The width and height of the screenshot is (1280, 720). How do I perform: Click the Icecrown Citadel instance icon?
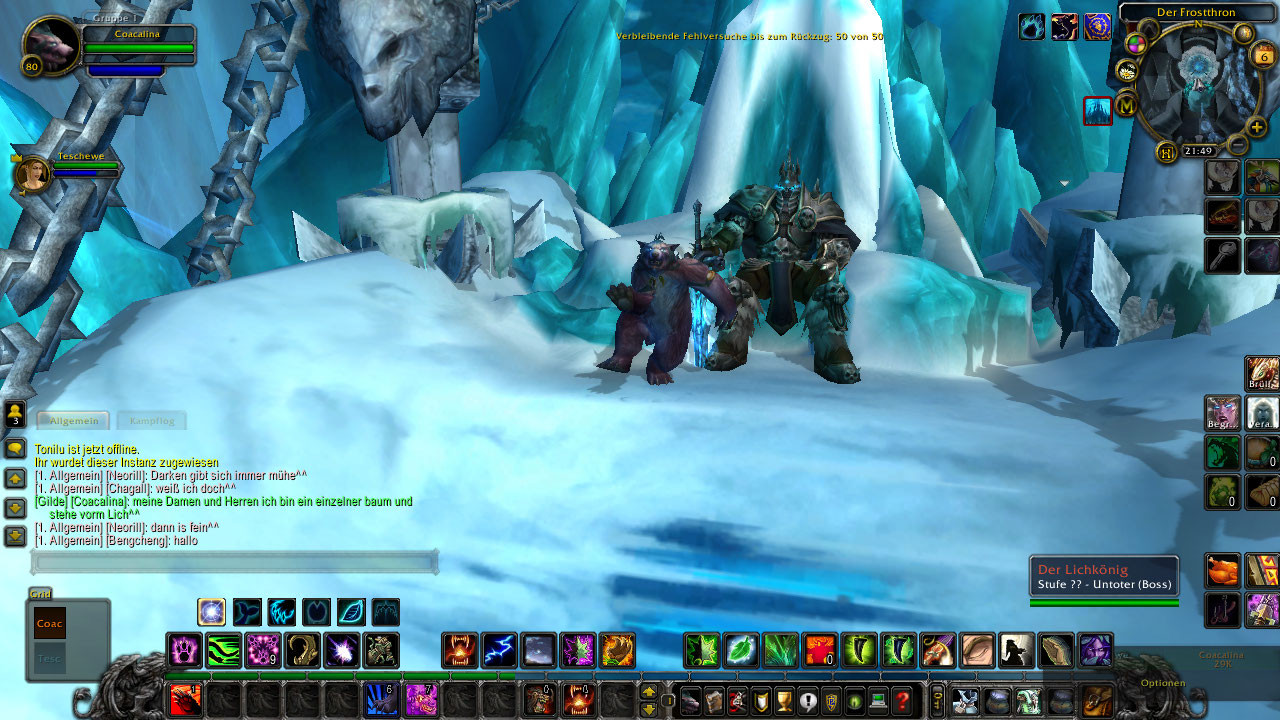1098,111
